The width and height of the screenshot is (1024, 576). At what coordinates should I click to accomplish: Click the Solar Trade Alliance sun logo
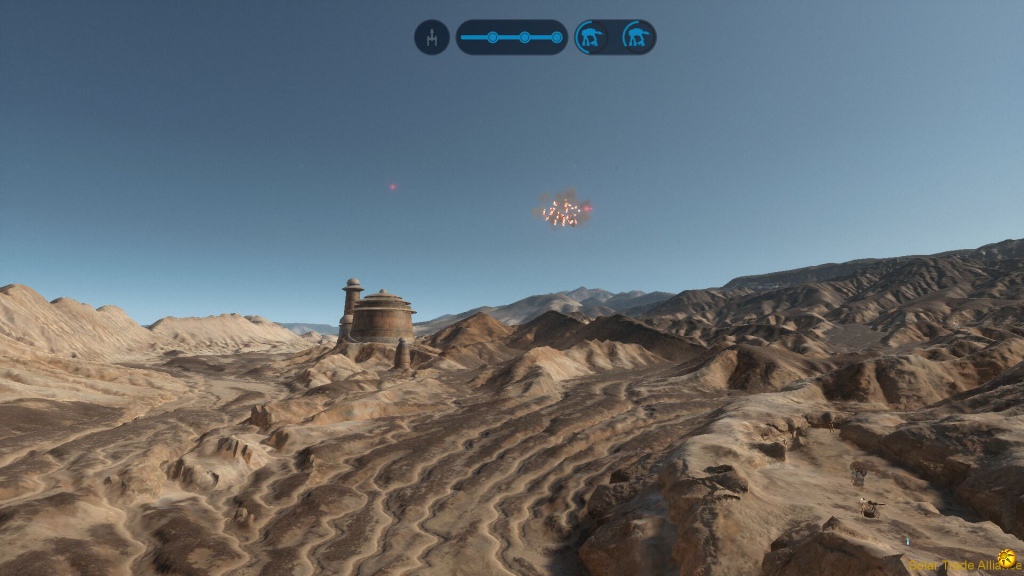point(1006,558)
